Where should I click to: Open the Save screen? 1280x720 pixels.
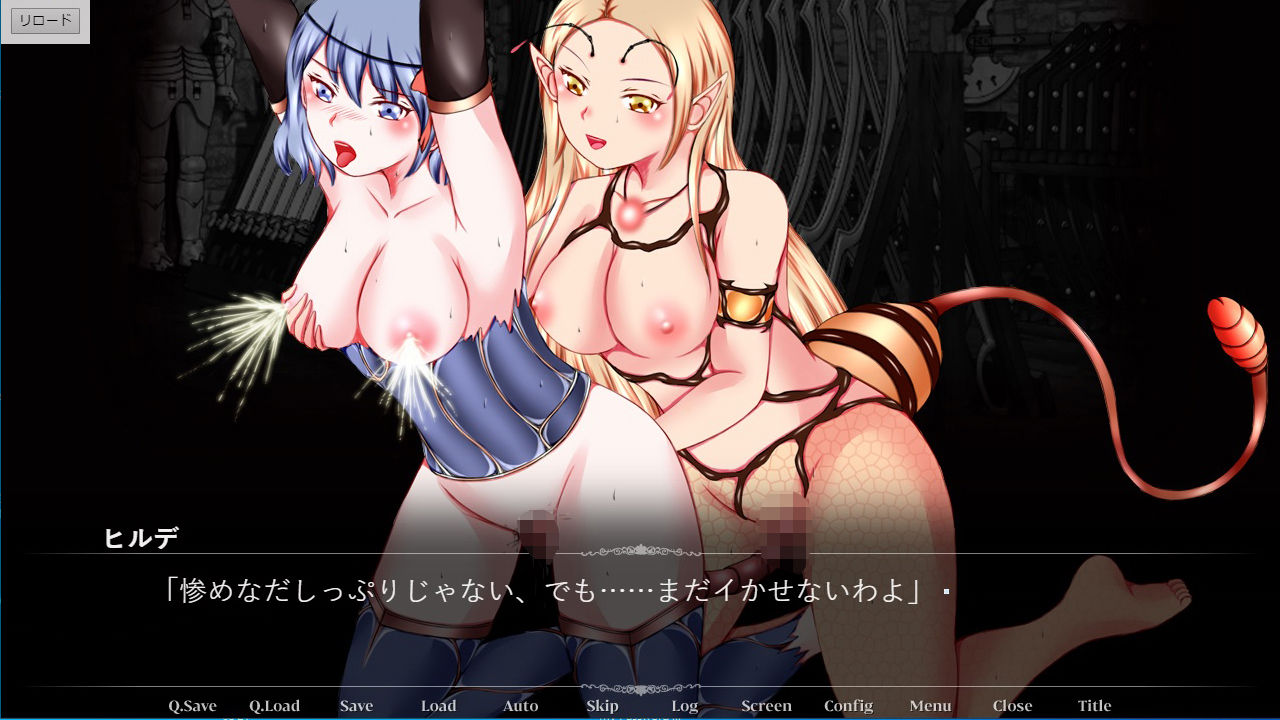click(x=356, y=705)
